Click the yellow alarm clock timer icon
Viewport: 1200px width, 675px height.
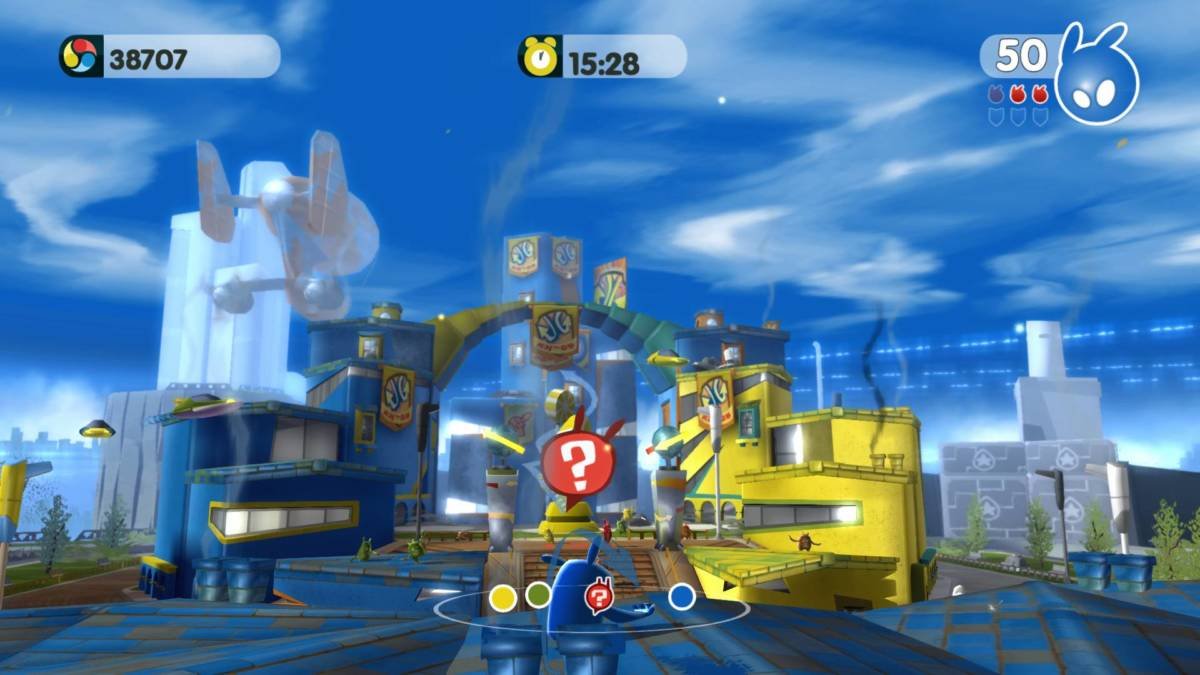point(540,56)
